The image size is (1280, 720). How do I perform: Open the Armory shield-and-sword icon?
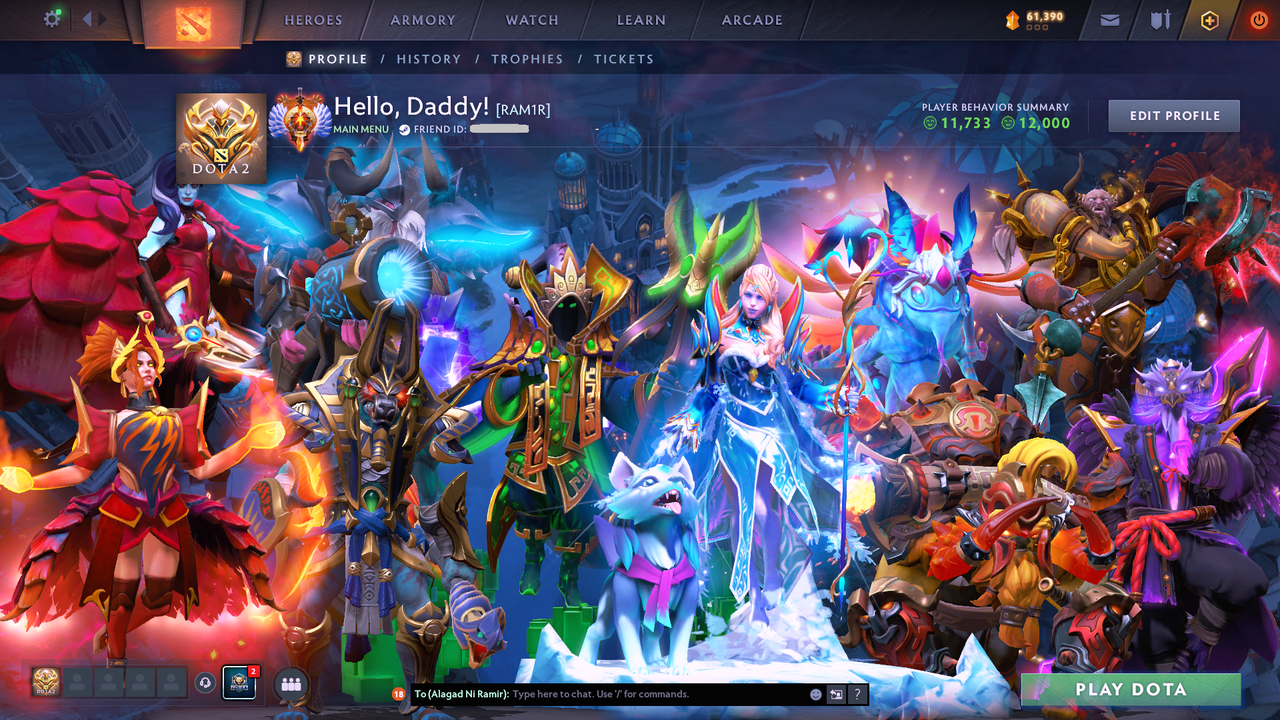click(1160, 19)
